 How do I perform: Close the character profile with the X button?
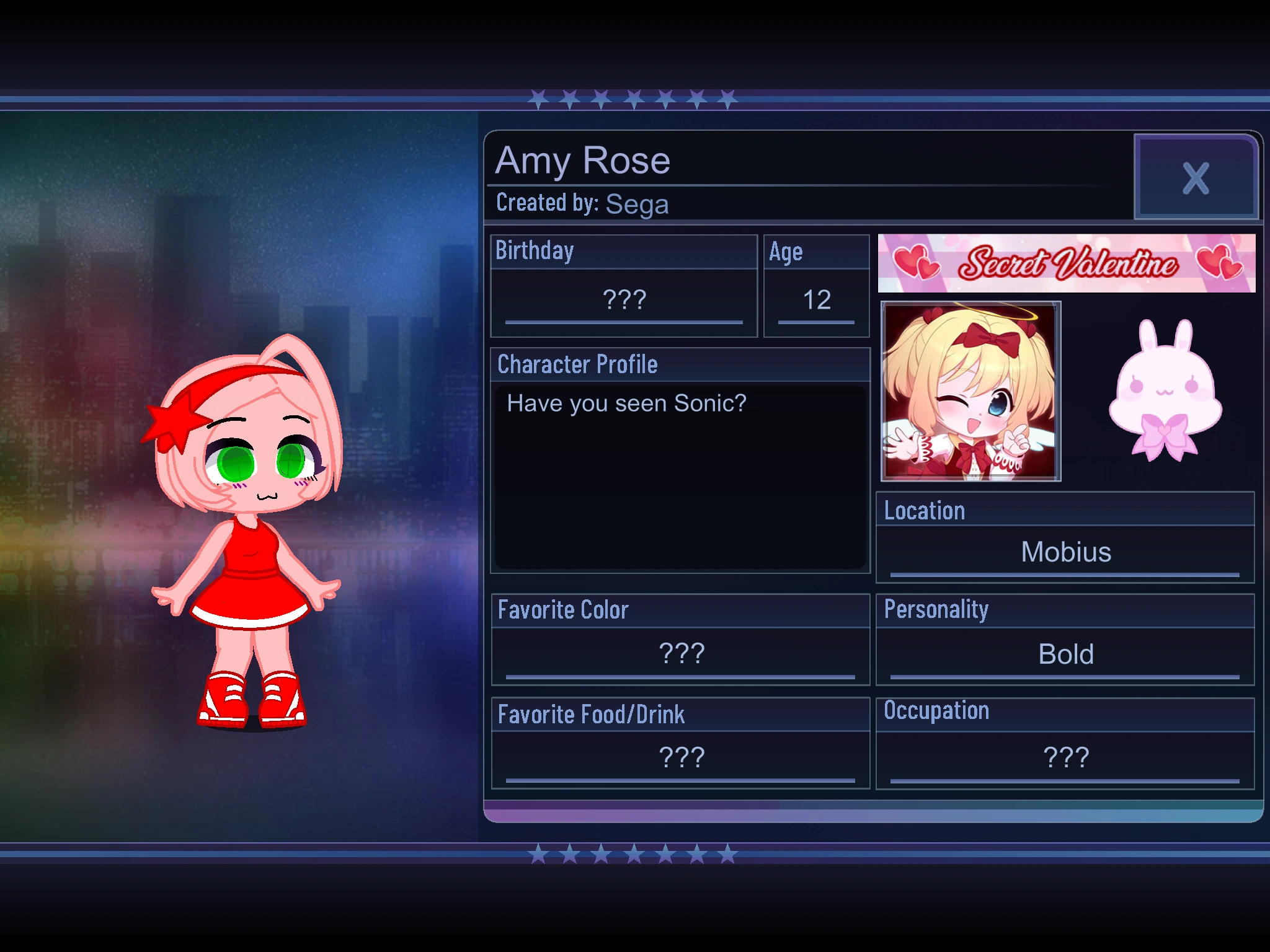1196,178
